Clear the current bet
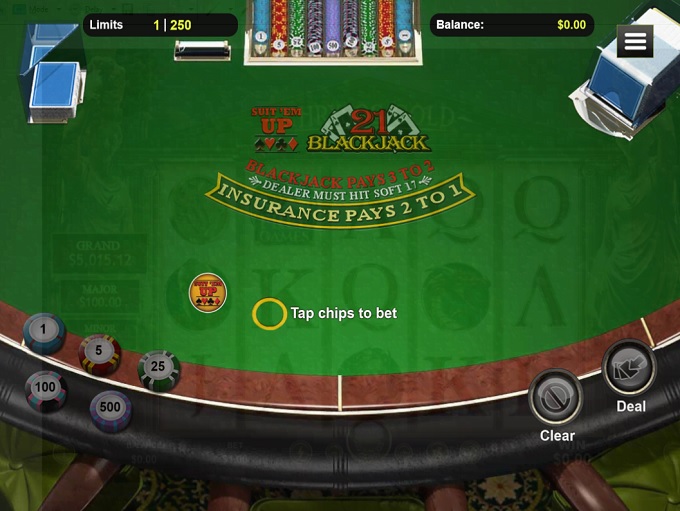The image size is (680, 511). click(x=556, y=398)
